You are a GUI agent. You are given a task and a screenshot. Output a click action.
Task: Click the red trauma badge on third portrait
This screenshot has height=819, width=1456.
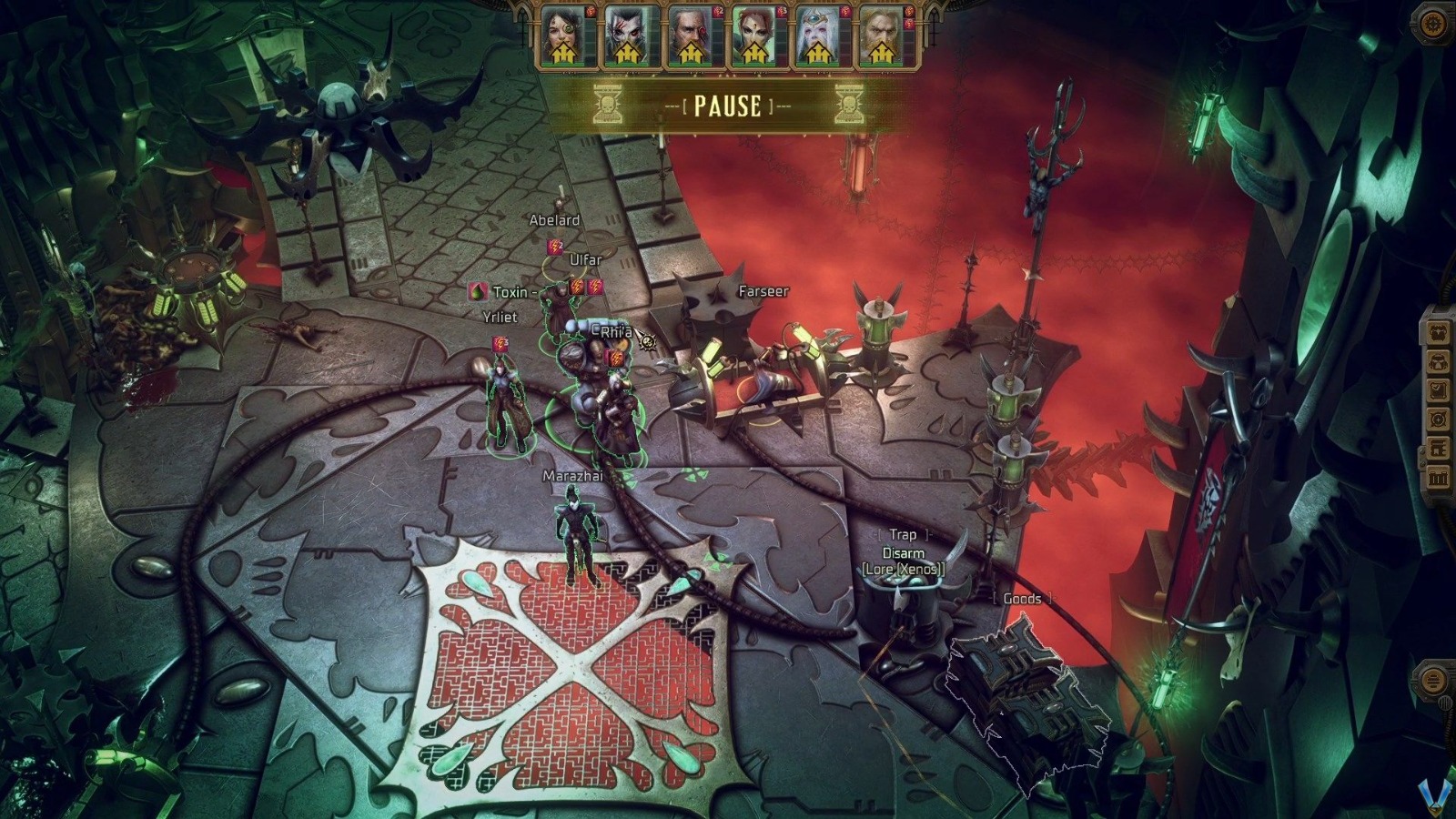[719, 11]
